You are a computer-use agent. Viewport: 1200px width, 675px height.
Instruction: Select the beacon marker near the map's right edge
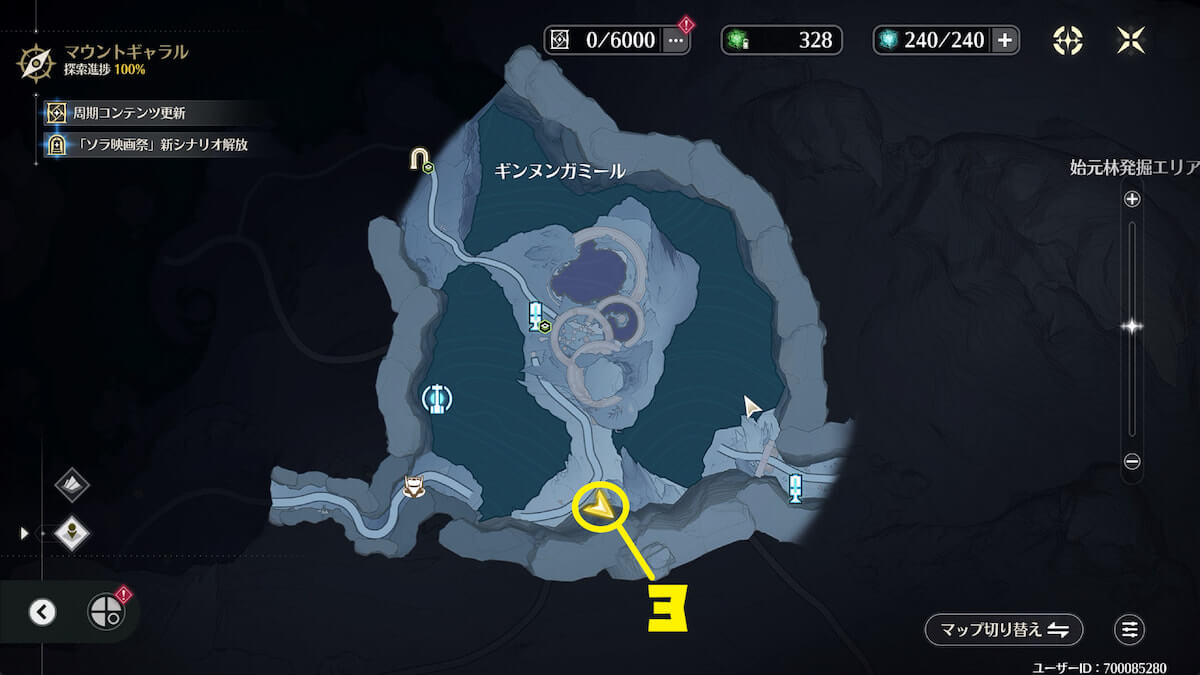pyautogui.click(x=795, y=488)
